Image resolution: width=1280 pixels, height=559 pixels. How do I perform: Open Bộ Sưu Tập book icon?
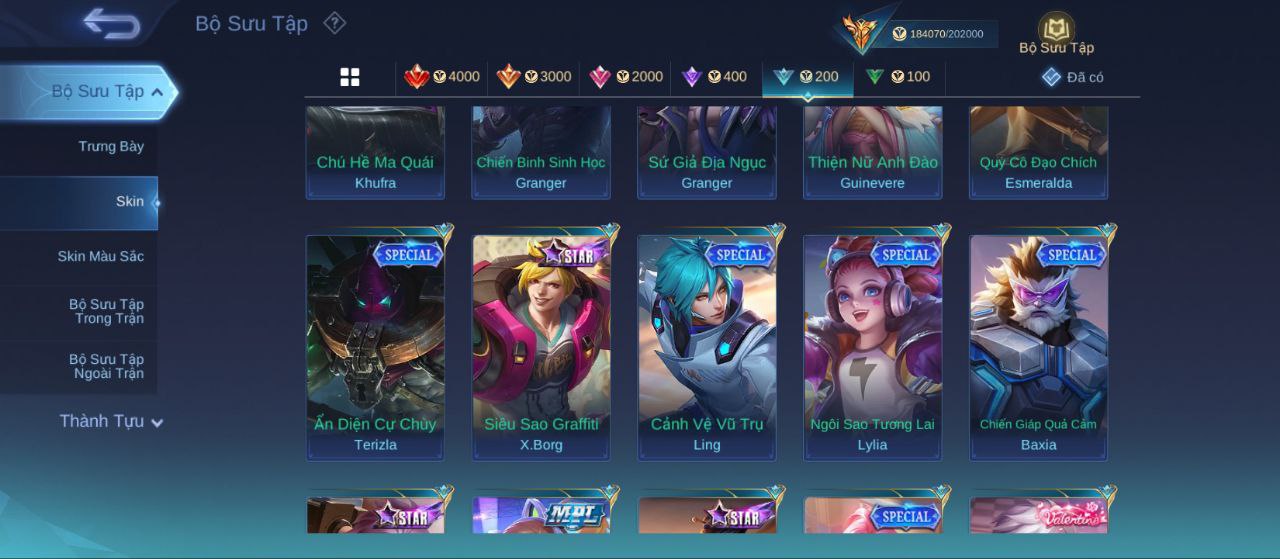tap(1056, 33)
